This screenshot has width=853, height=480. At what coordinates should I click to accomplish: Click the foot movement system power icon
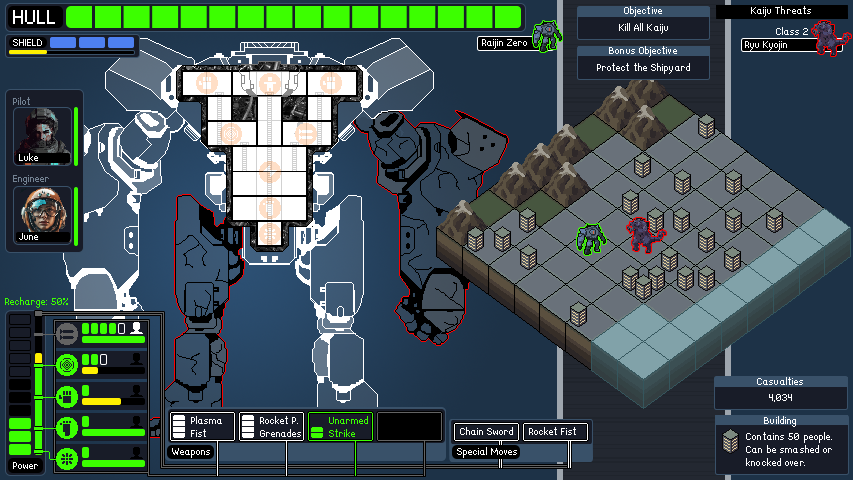(x=67, y=428)
